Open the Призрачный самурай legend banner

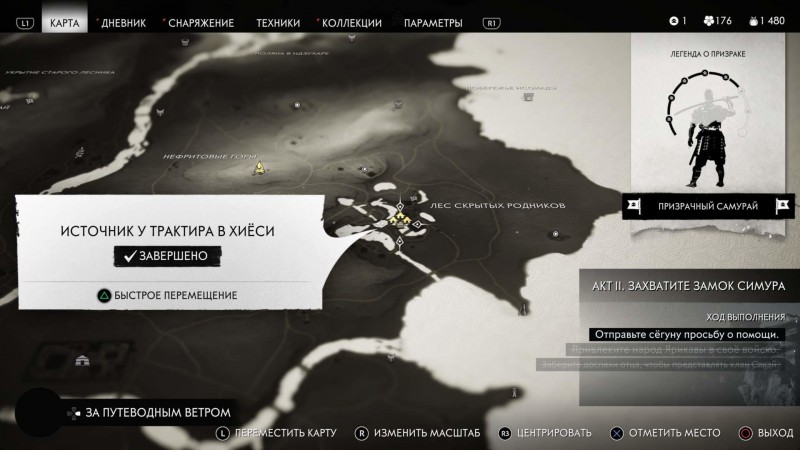click(708, 206)
